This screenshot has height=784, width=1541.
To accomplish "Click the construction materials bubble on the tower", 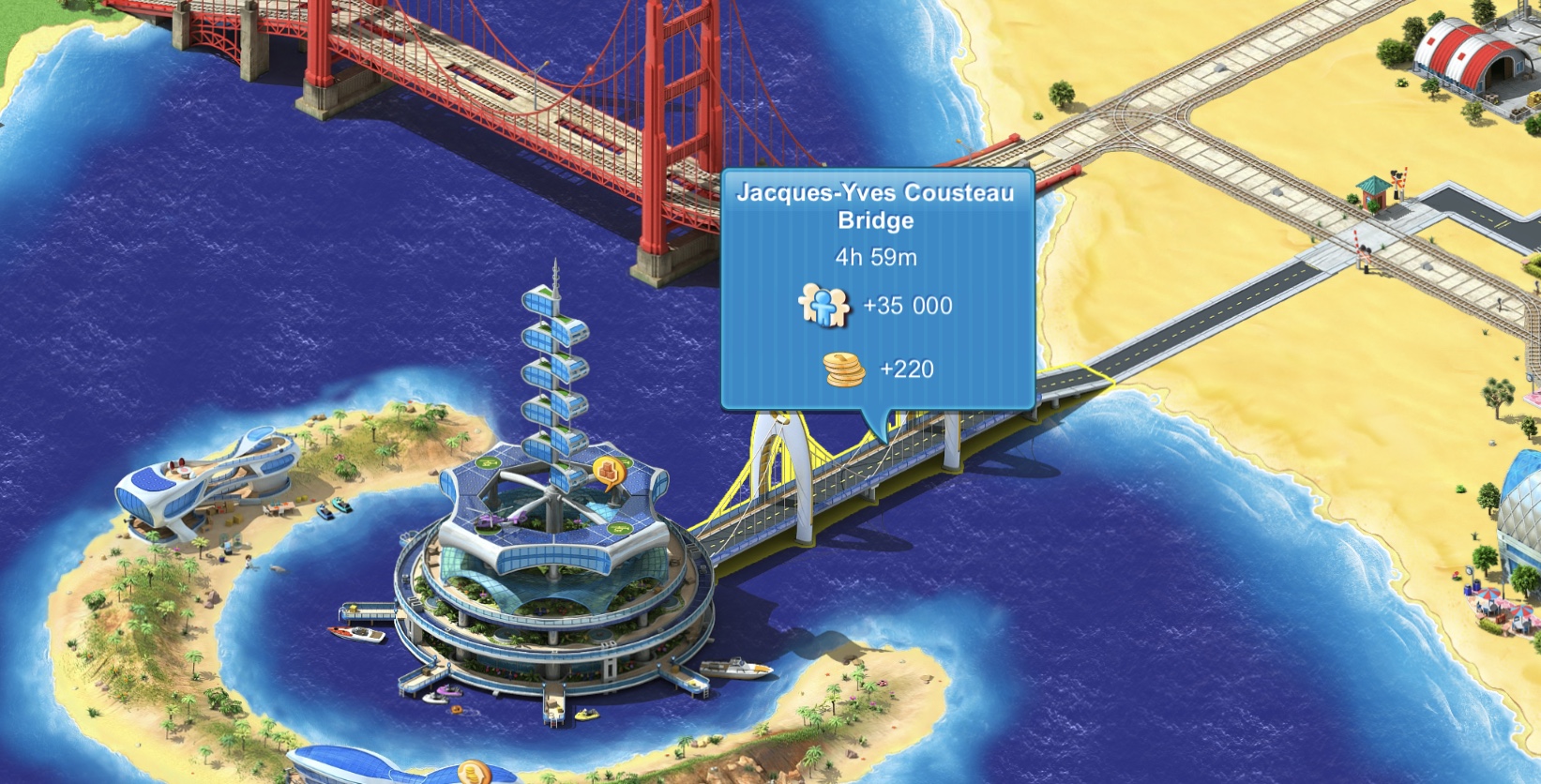I will point(608,469).
